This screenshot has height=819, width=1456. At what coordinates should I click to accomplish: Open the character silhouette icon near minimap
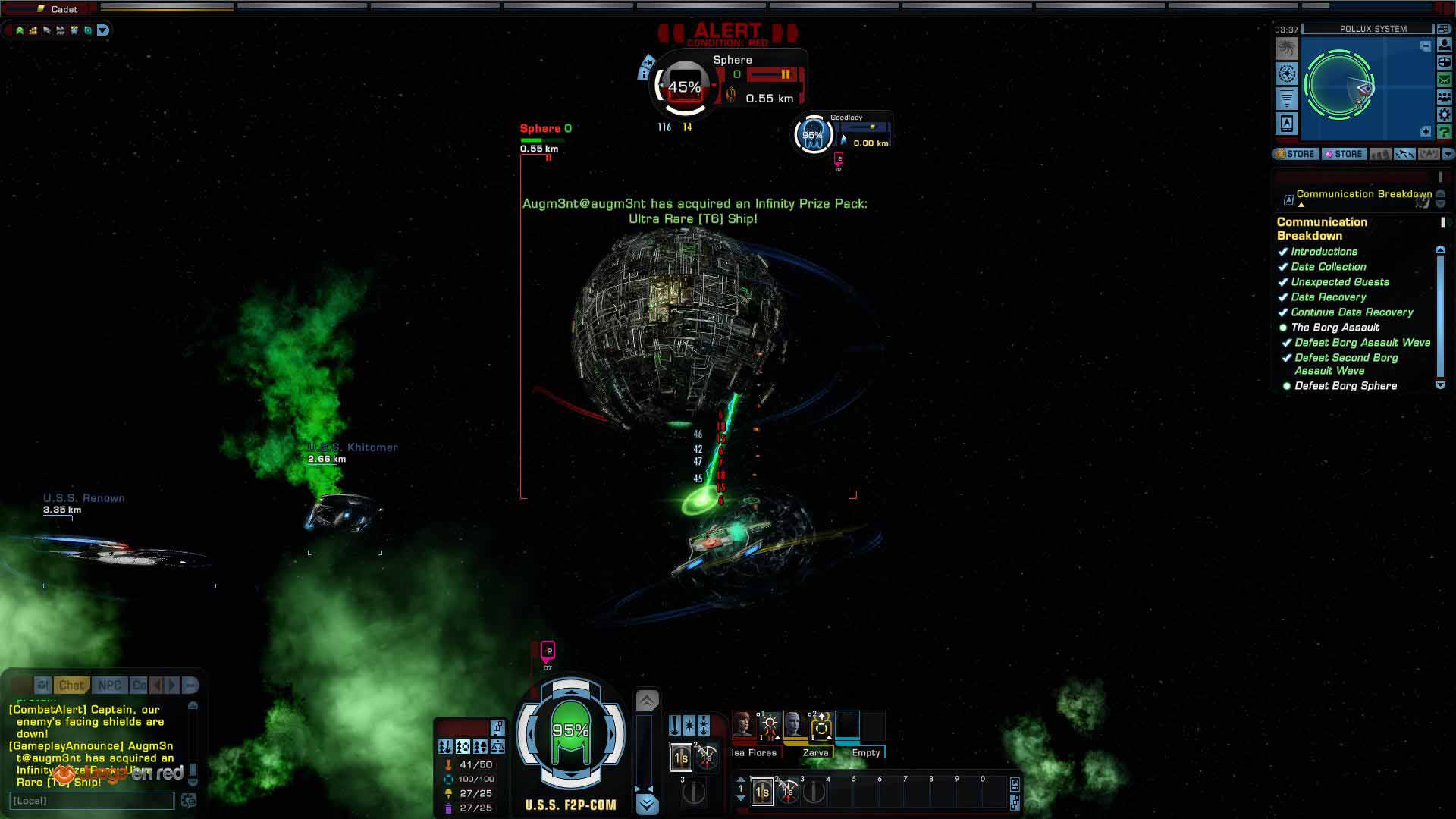(x=1445, y=45)
